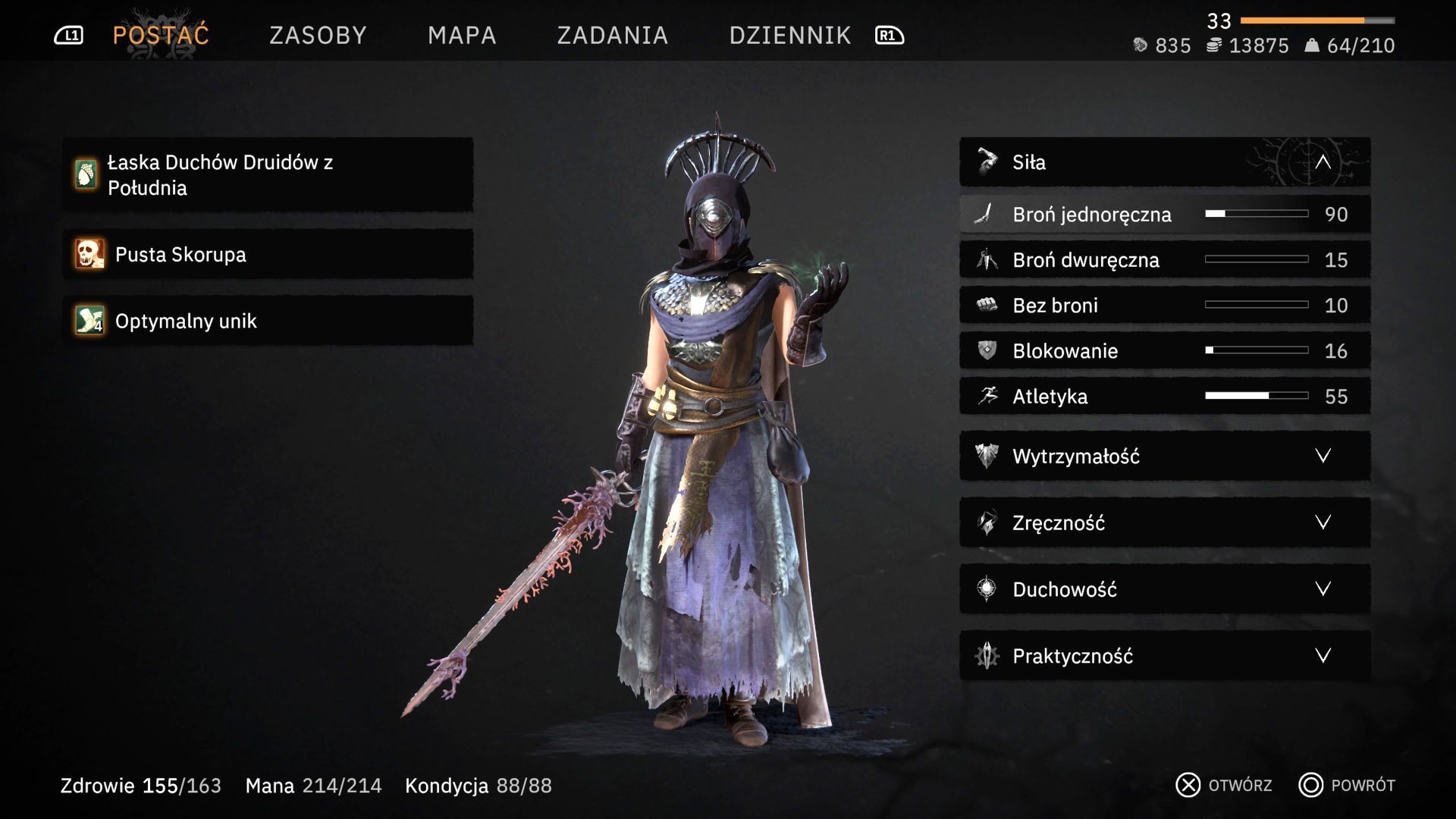This screenshot has height=819, width=1456.
Task: Show the MAPA tab
Action: click(462, 35)
